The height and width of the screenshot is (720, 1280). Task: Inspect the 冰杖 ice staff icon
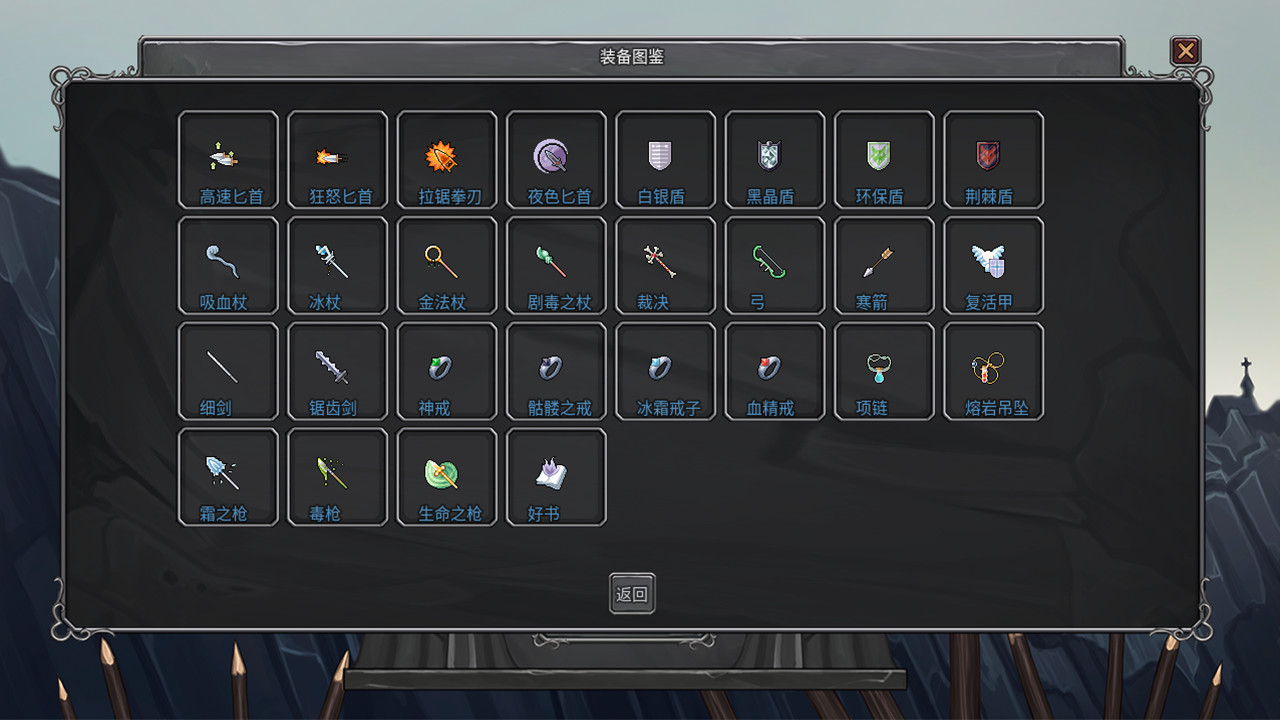coord(337,265)
